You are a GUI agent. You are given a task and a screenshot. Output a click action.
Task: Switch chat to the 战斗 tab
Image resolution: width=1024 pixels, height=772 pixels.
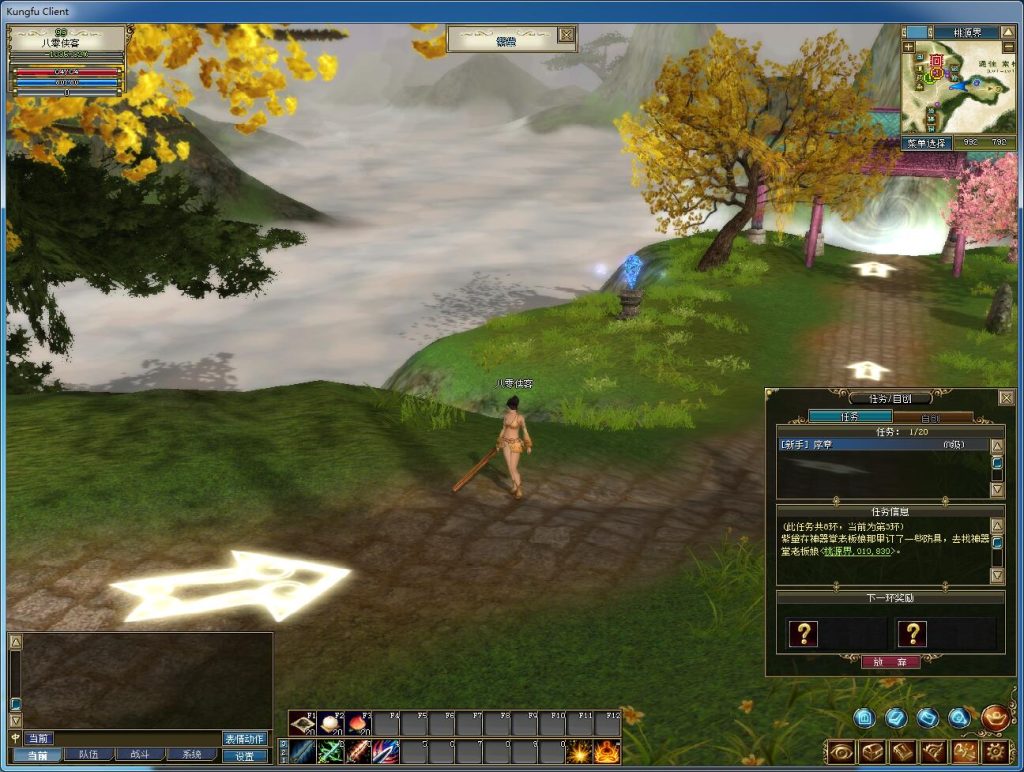click(140, 755)
